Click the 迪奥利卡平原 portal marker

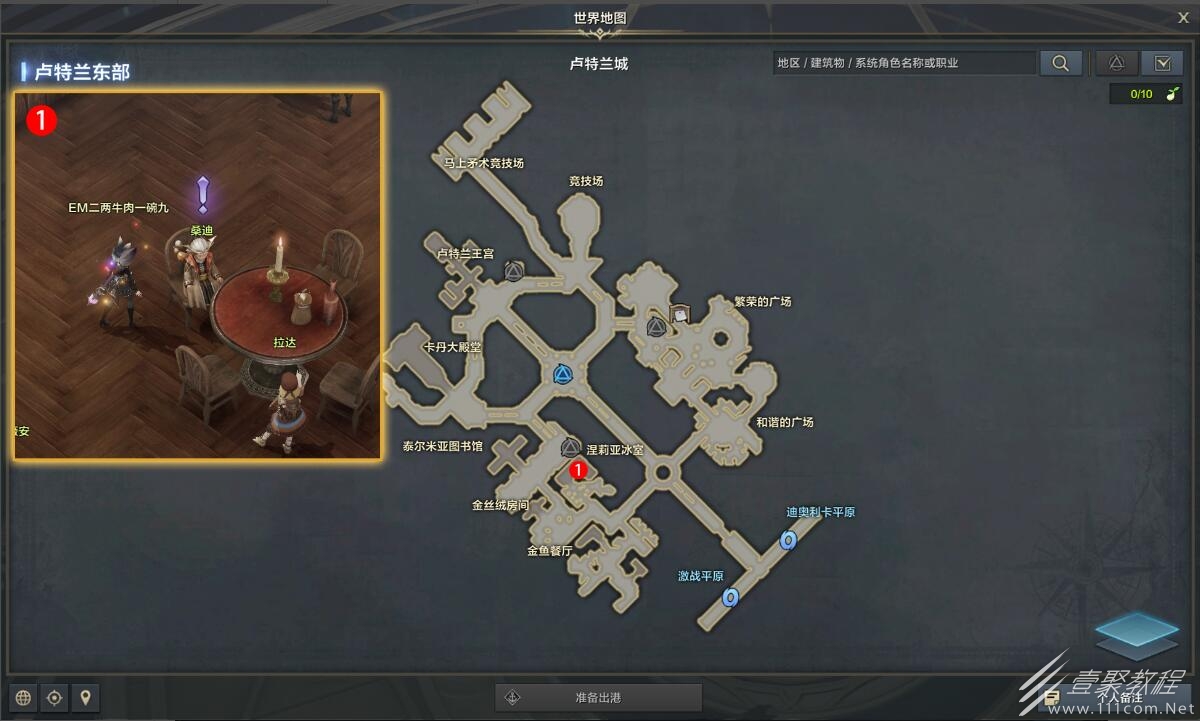click(788, 540)
